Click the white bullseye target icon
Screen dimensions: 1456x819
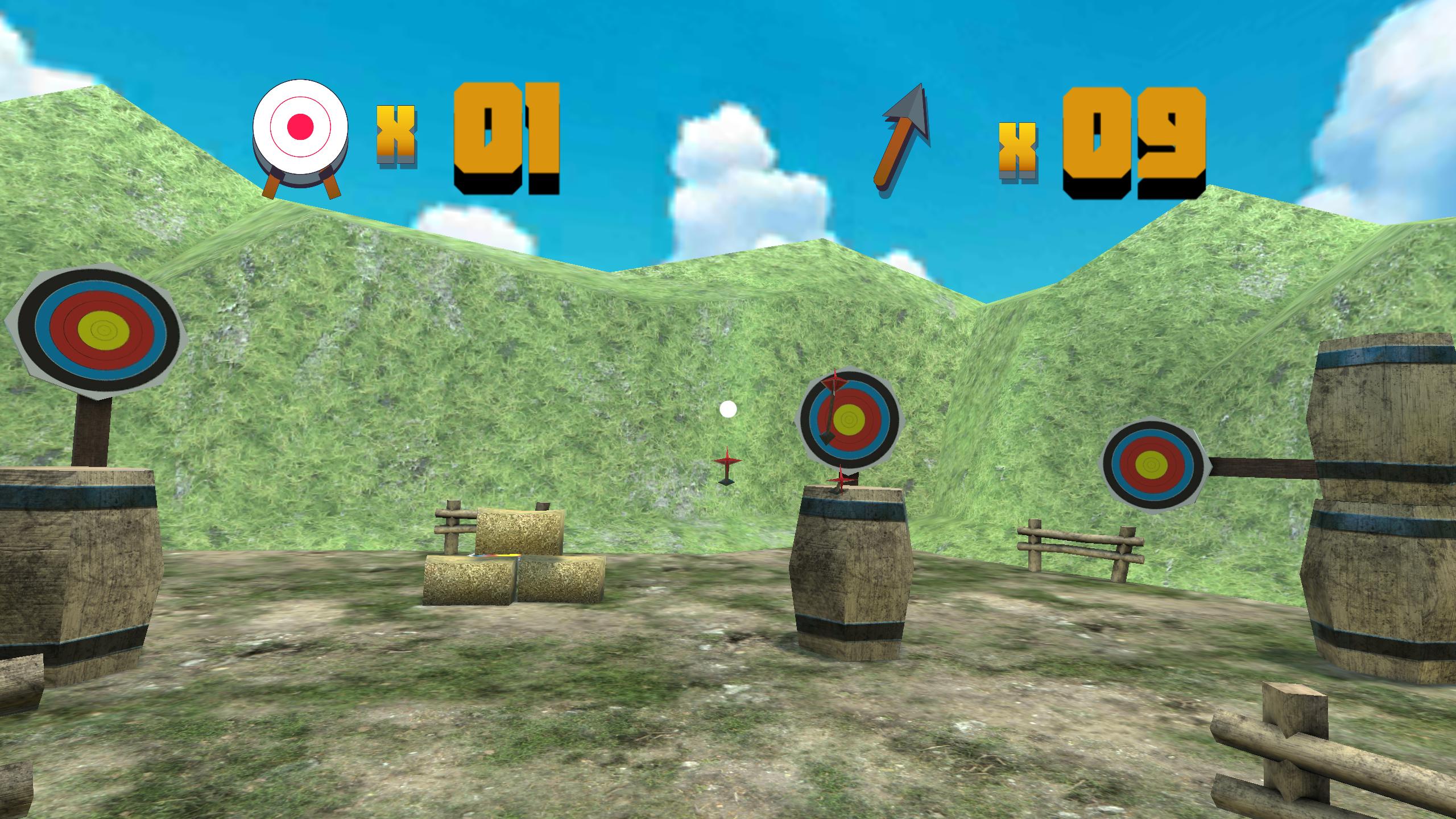point(300,130)
